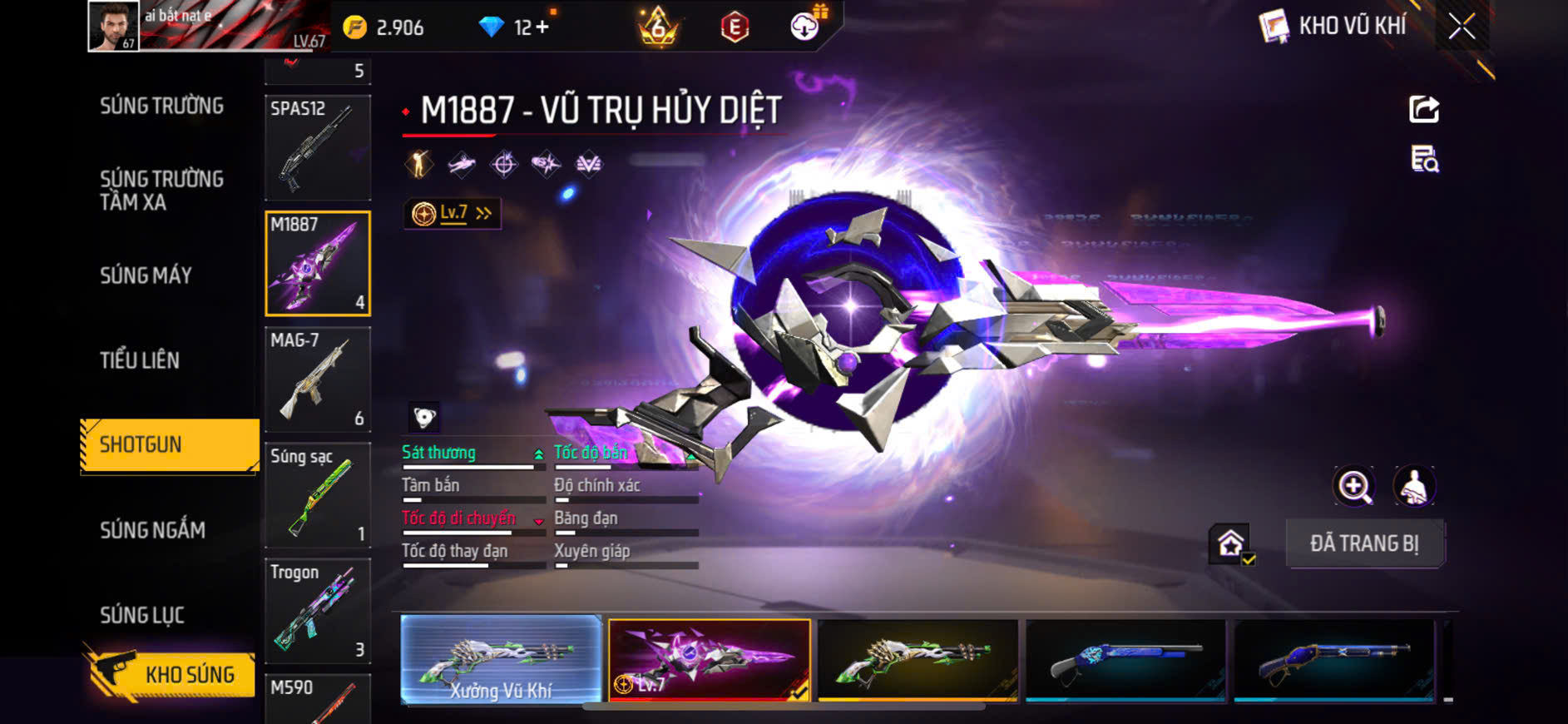Close the weapon armory screen
This screenshot has width=1568, height=724.
(1462, 27)
